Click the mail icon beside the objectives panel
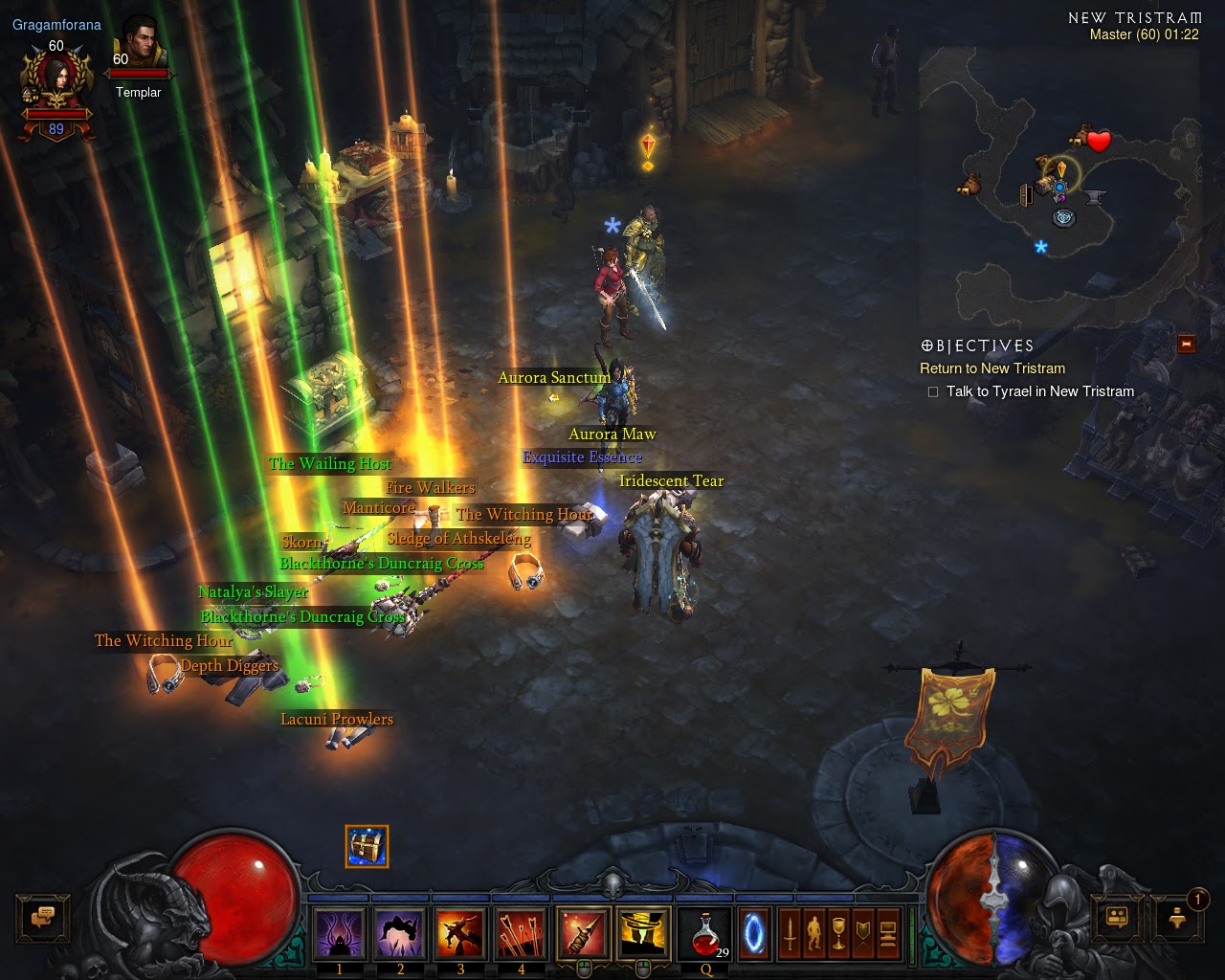 pyautogui.click(x=1185, y=342)
